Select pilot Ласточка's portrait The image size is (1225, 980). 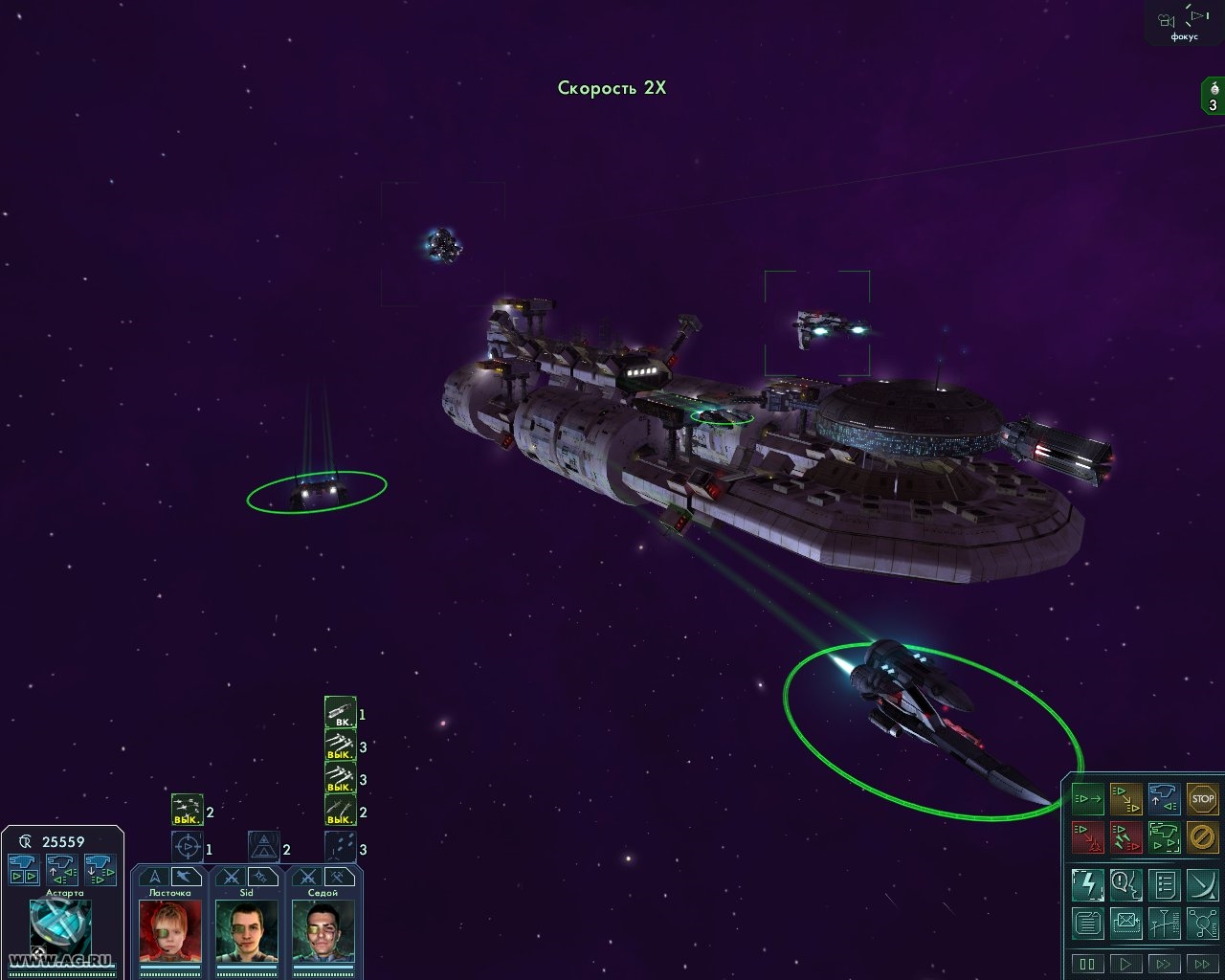click(171, 929)
